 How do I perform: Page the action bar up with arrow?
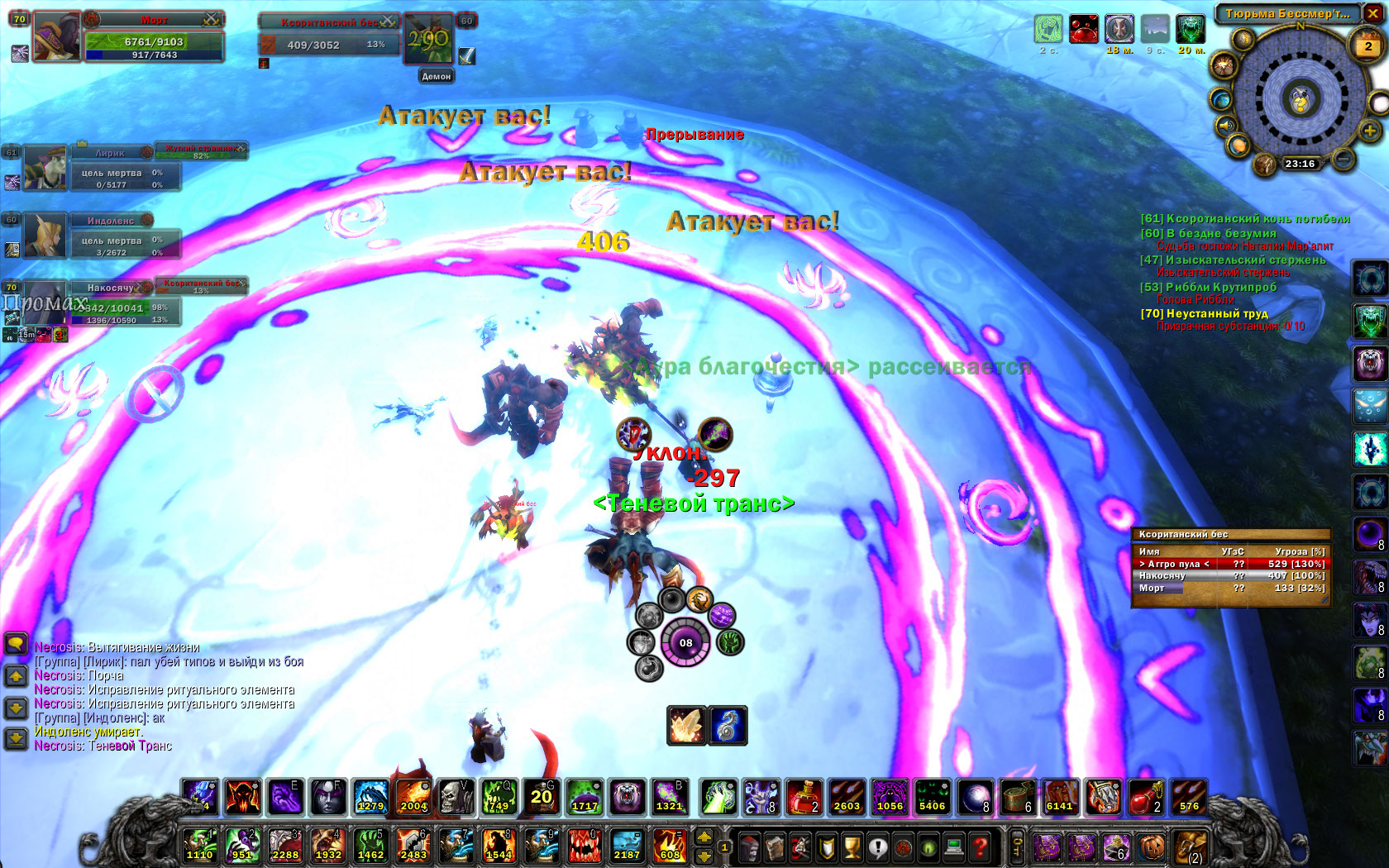704,837
